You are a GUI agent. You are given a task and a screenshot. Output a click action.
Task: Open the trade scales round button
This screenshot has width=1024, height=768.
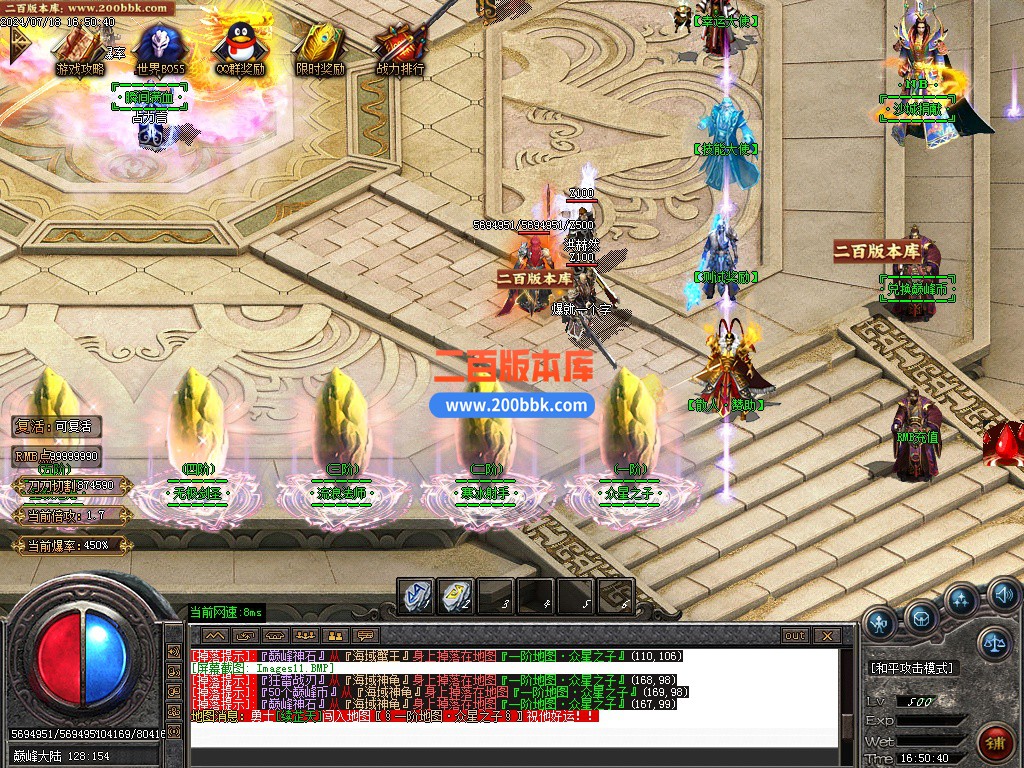[x=994, y=641]
